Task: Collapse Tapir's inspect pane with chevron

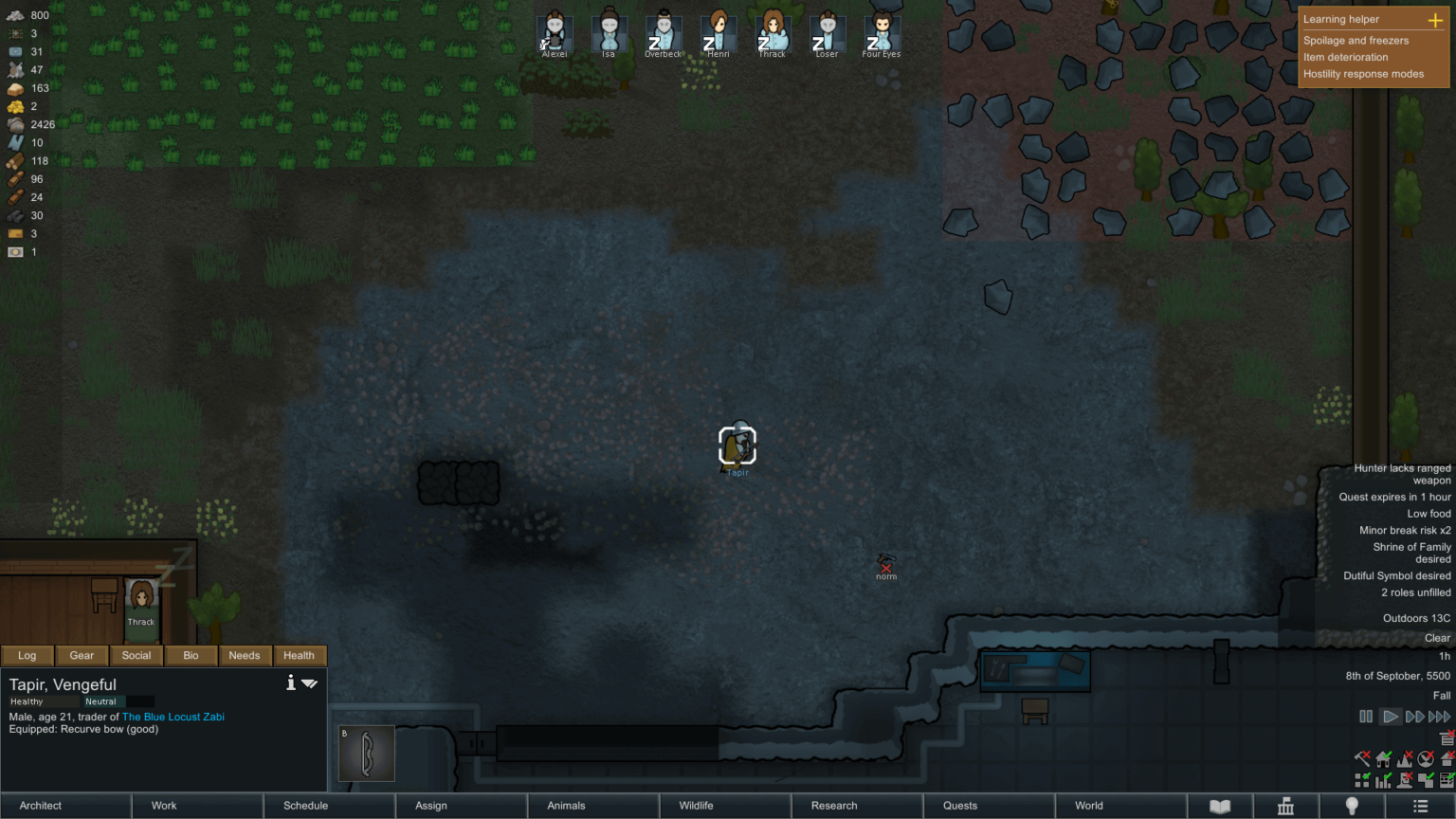Action: coord(309,682)
